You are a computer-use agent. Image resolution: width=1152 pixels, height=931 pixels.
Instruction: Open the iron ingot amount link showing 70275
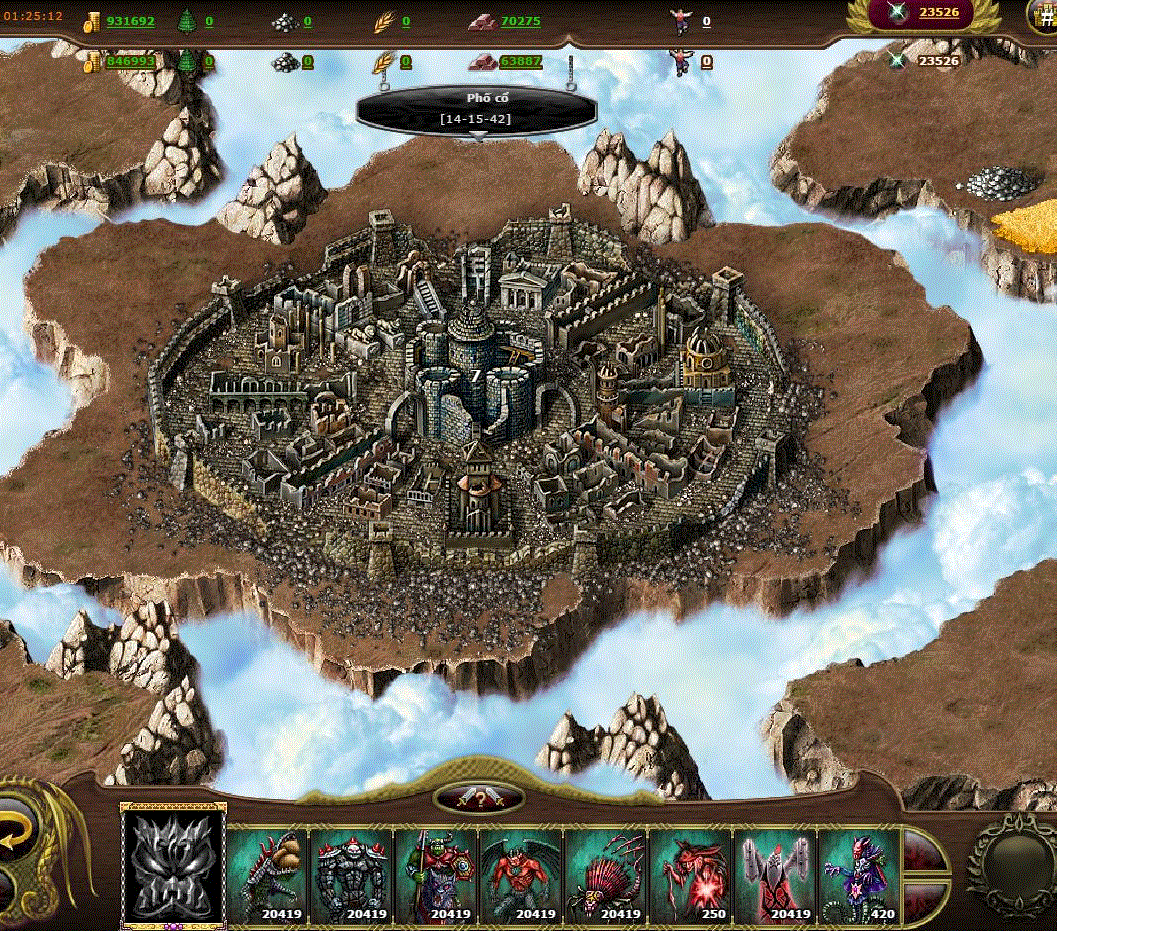click(x=520, y=21)
